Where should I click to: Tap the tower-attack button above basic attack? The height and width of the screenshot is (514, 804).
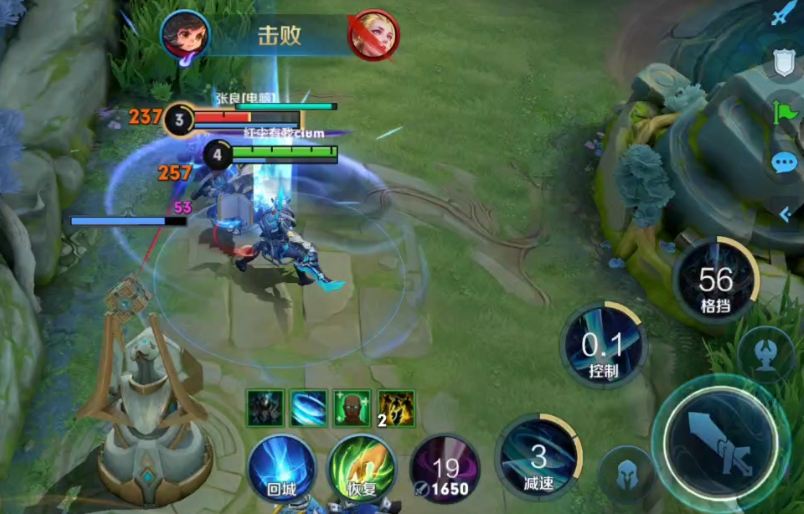tap(766, 357)
